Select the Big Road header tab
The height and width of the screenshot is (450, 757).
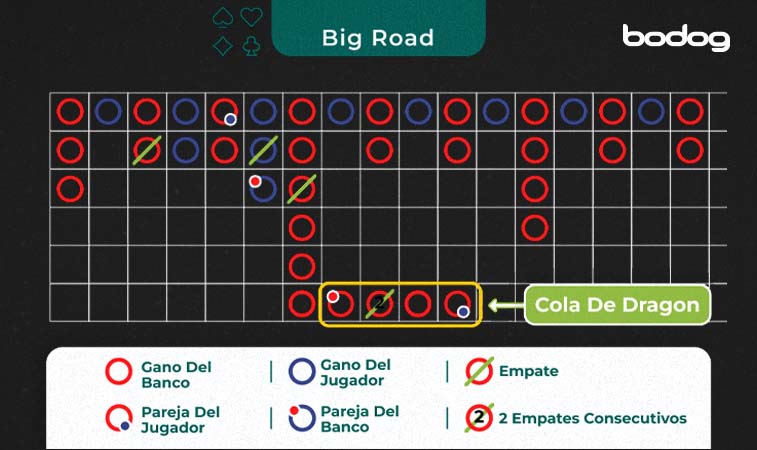click(x=378, y=38)
